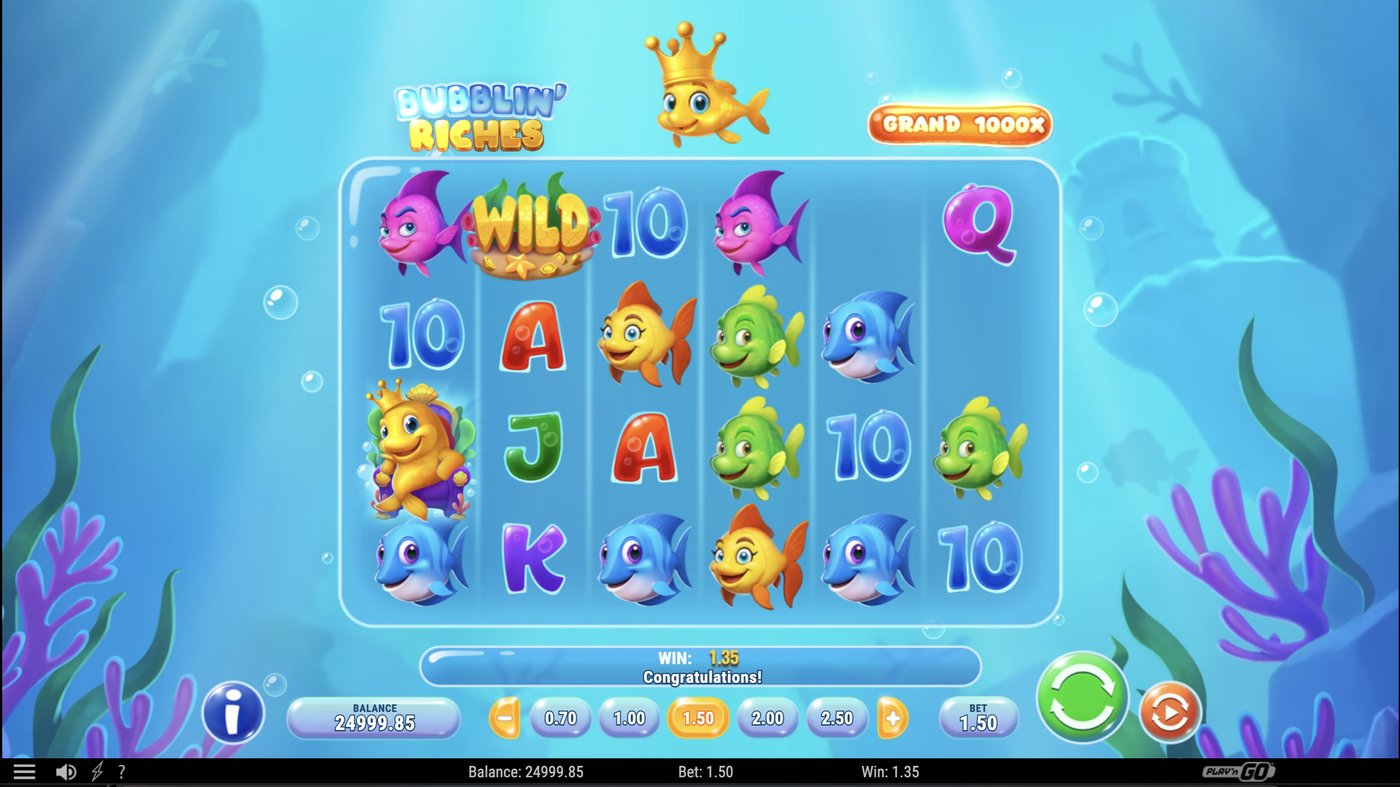View the Grand 1000X jackpot banner
This screenshot has height=787, width=1400.
pos(961,123)
